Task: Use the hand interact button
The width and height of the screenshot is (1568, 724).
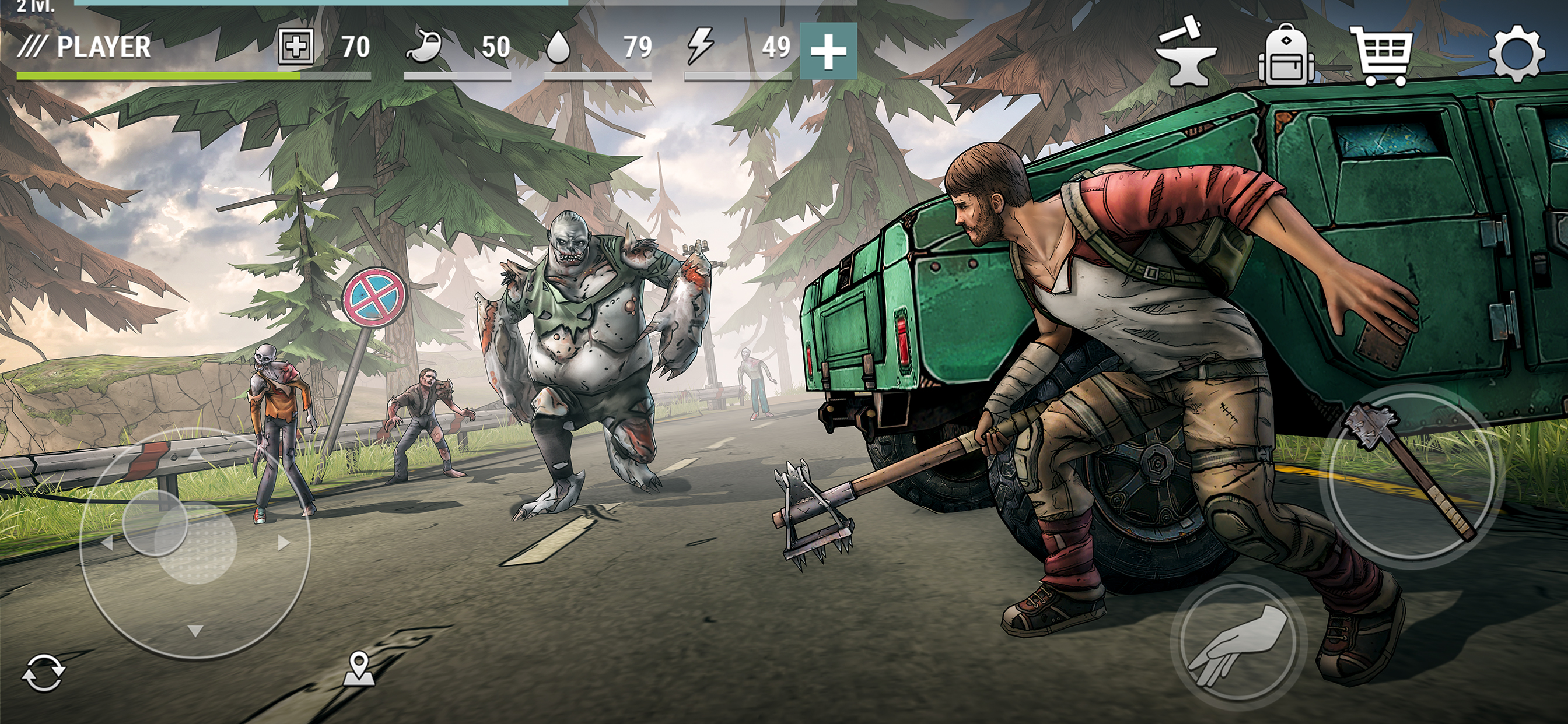Action: pyautogui.click(x=1237, y=644)
